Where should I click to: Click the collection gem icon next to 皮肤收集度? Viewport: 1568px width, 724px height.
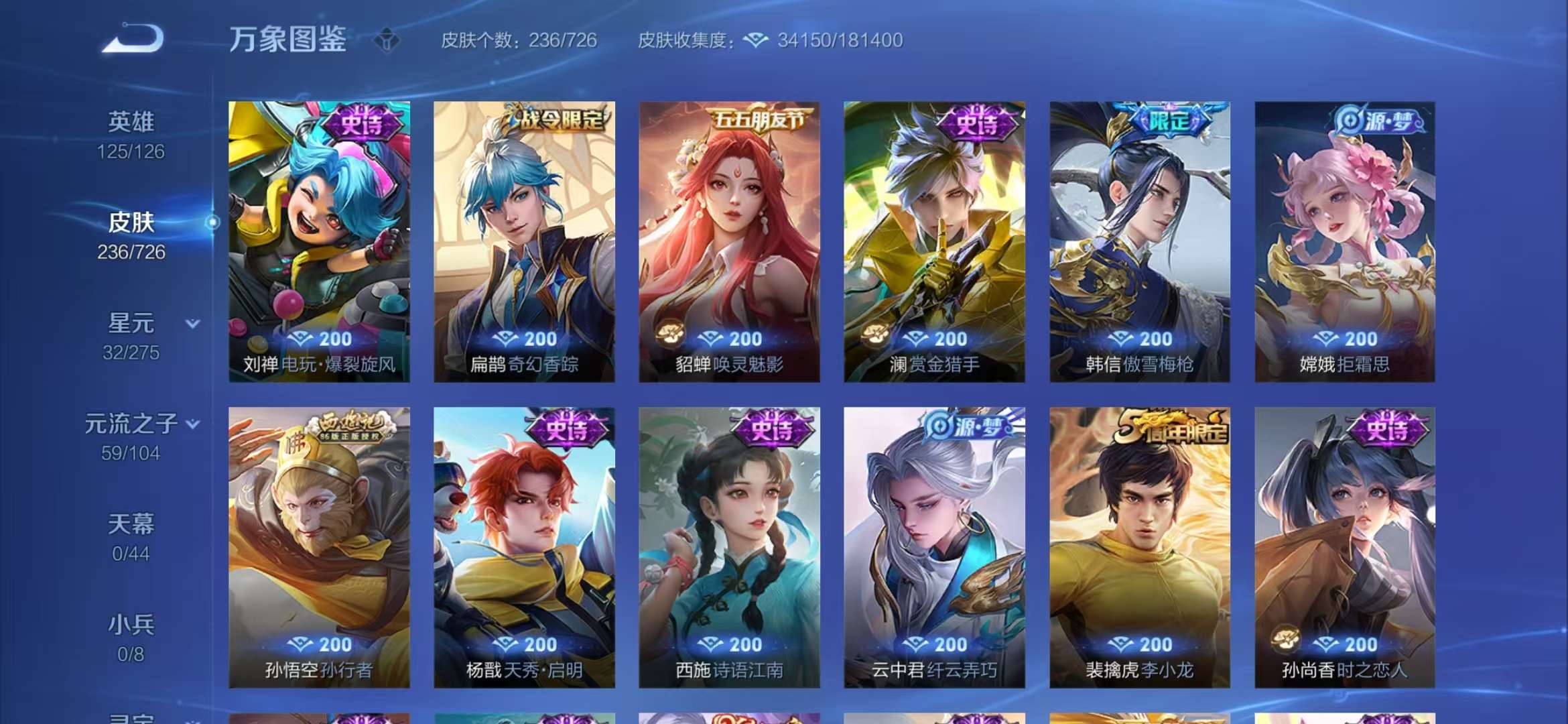point(755,40)
